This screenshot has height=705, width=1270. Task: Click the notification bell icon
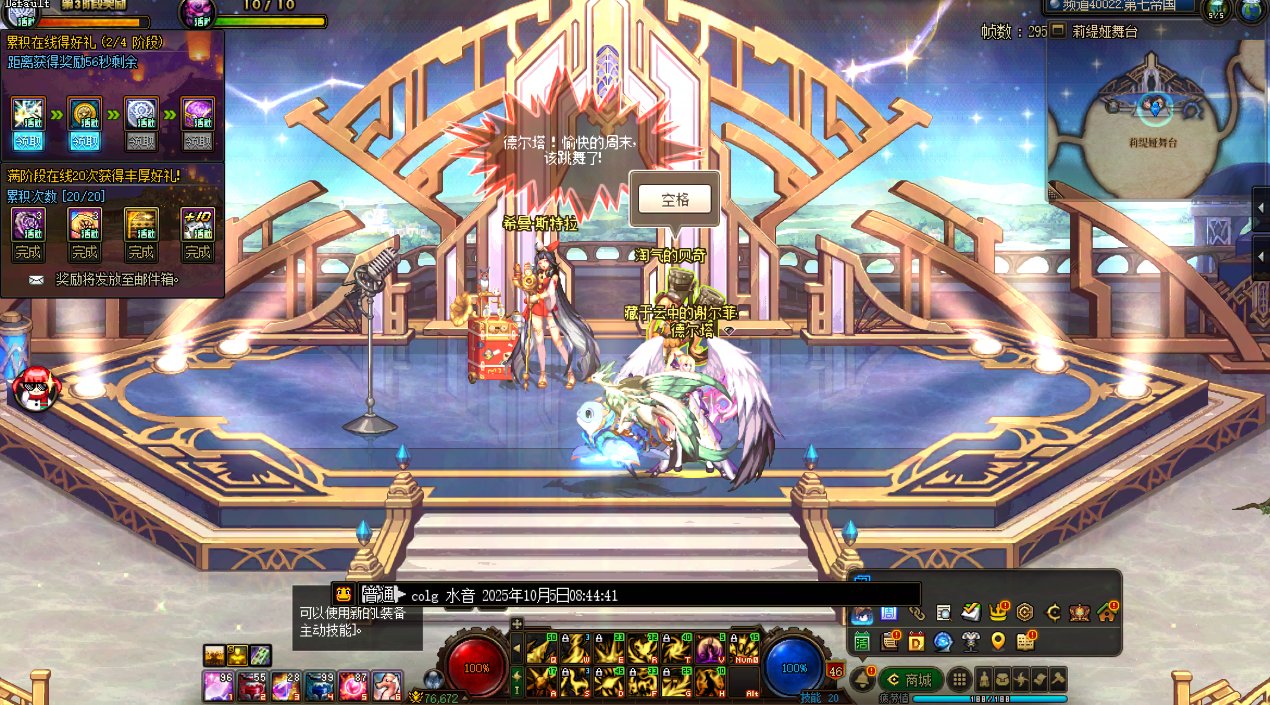[862, 680]
